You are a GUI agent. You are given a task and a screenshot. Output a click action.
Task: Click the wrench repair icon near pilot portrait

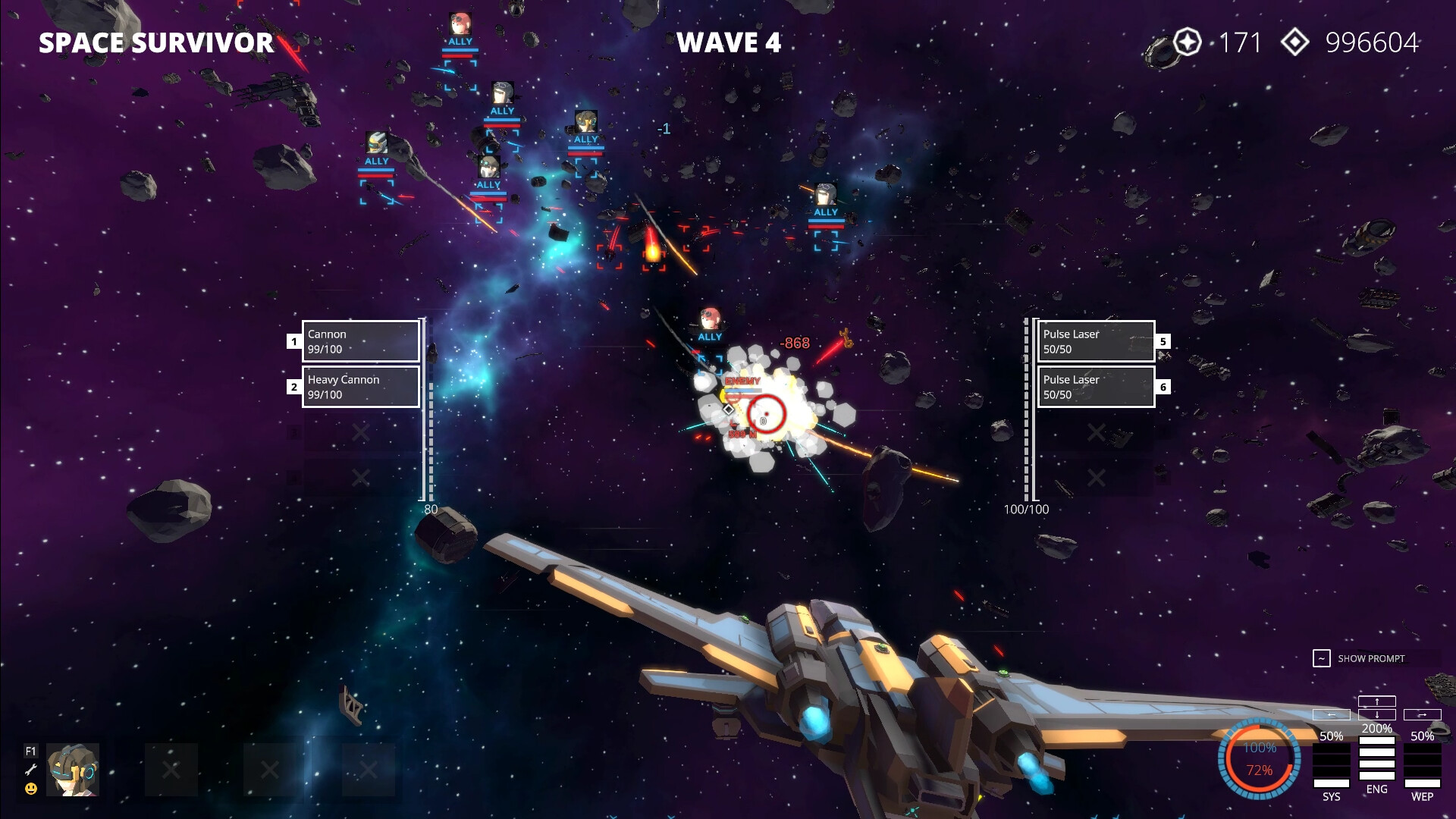pyautogui.click(x=31, y=768)
